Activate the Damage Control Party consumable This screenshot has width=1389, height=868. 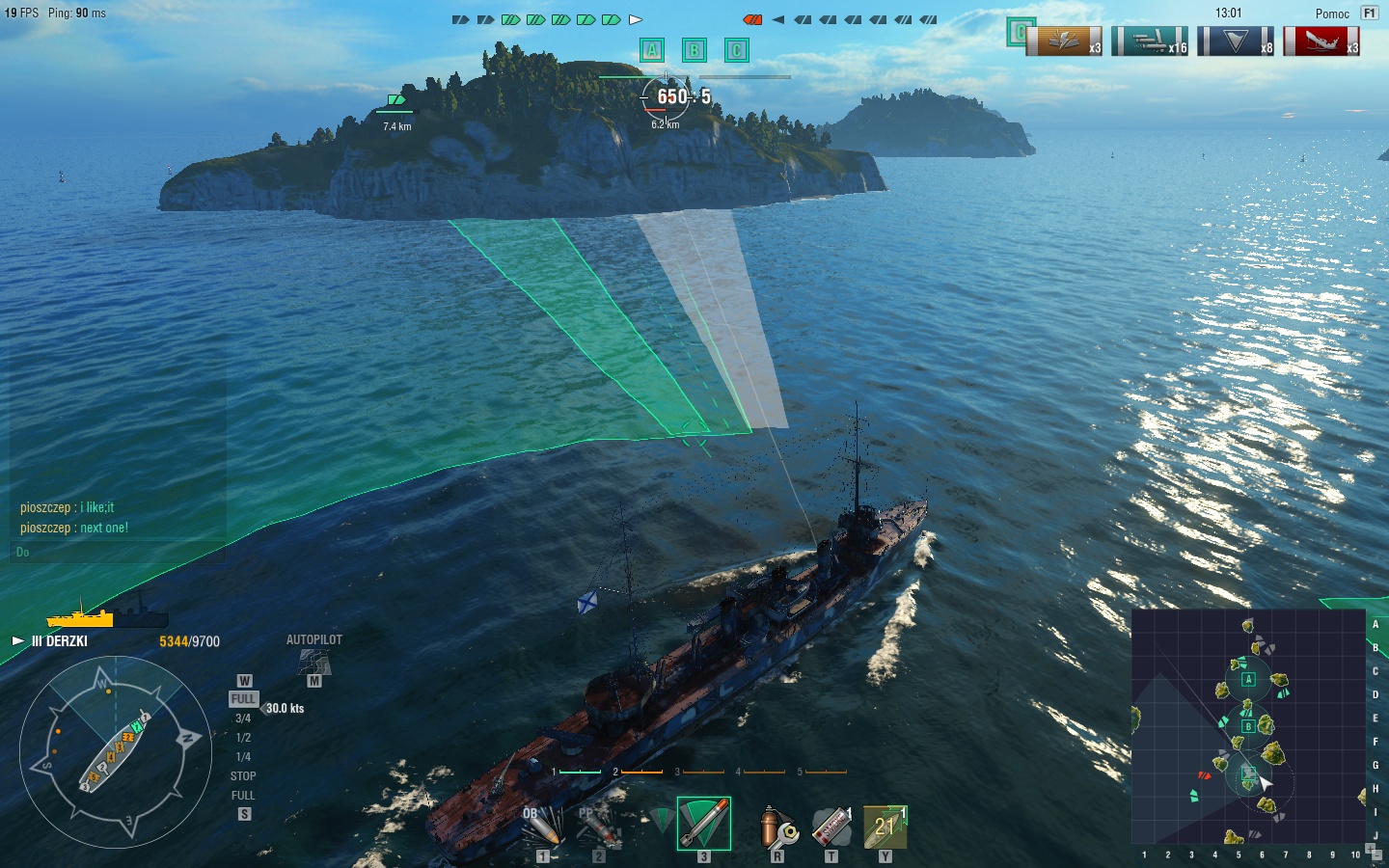pyautogui.click(x=776, y=827)
